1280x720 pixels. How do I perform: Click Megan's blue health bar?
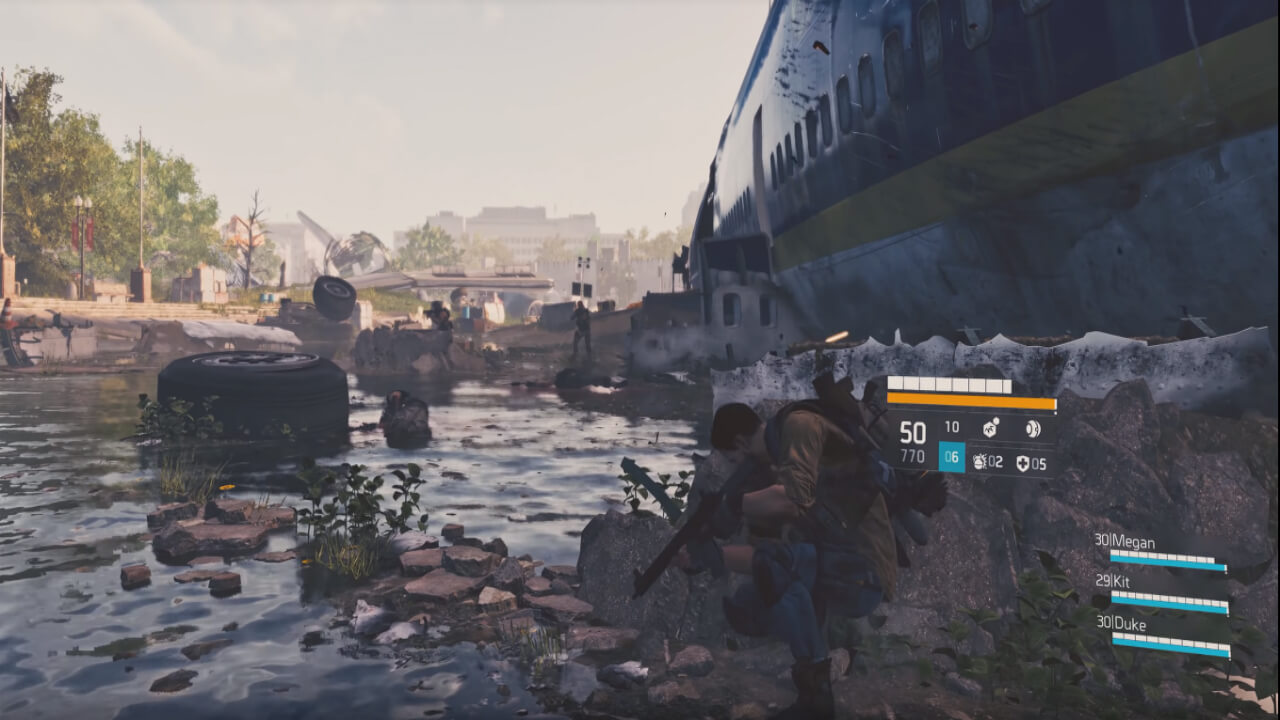click(1168, 559)
